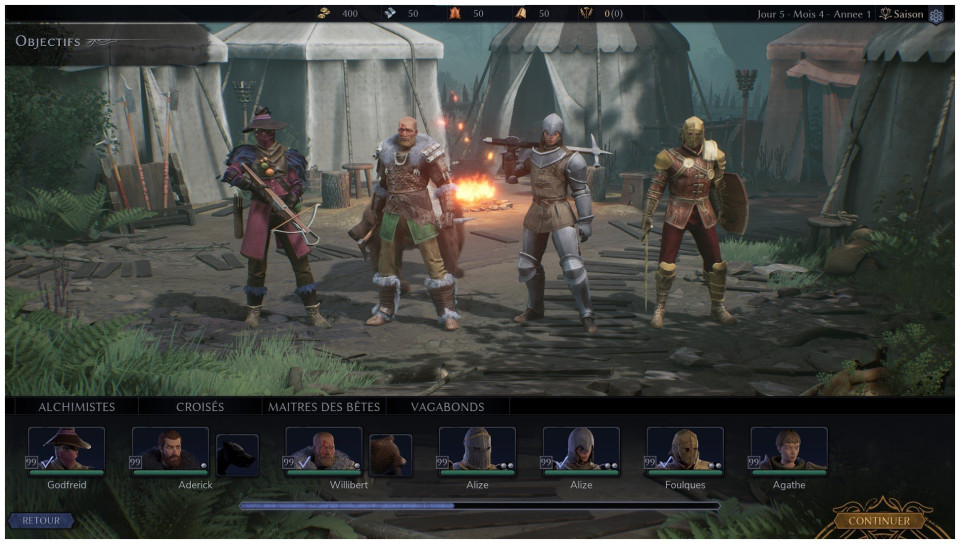
Task: Click Aderick's black dog companion portrait
Action: [238, 455]
